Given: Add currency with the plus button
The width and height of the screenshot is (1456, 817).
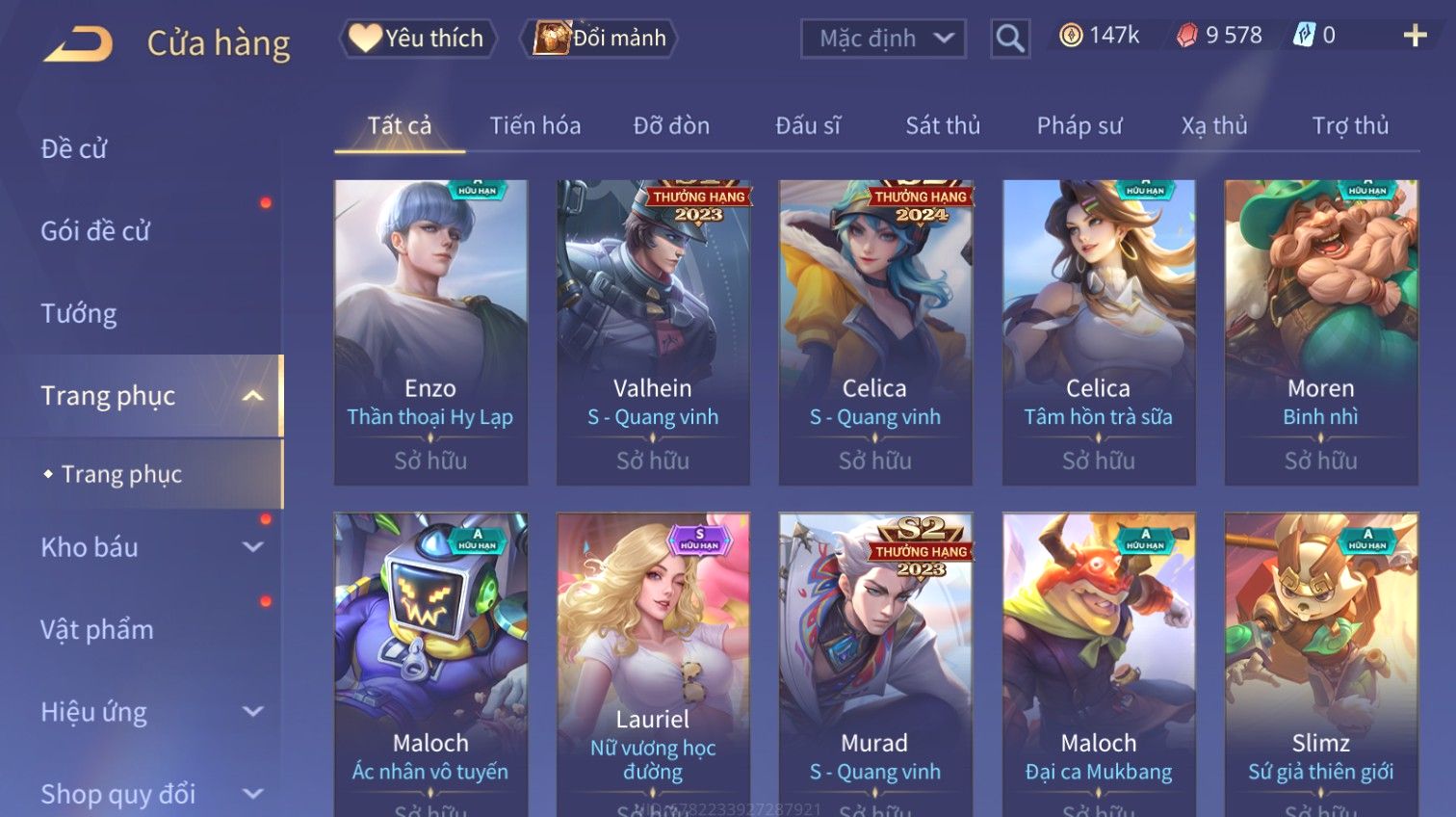Looking at the screenshot, I should point(1414,37).
